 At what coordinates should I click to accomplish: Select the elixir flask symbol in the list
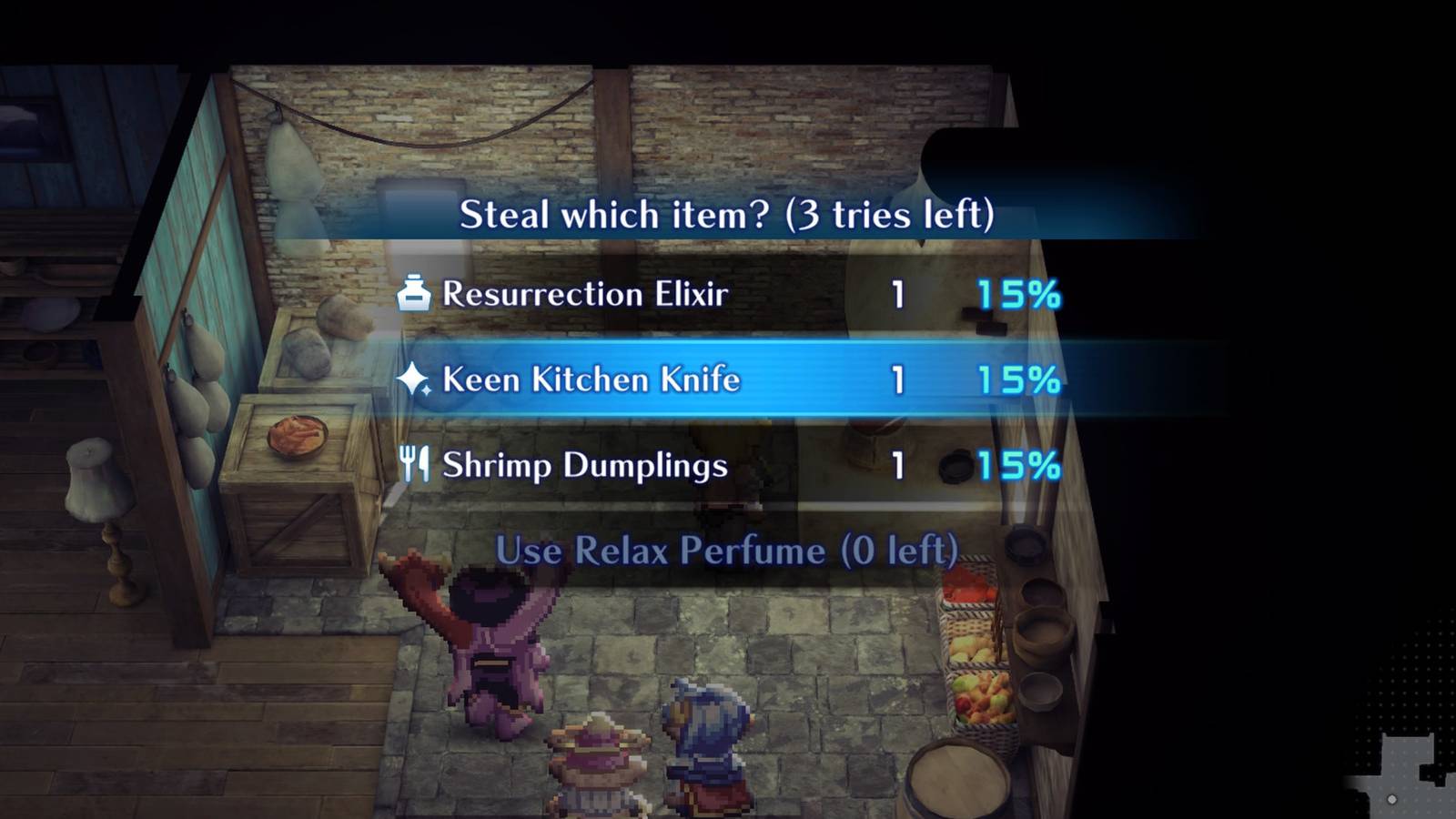(413, 293)
